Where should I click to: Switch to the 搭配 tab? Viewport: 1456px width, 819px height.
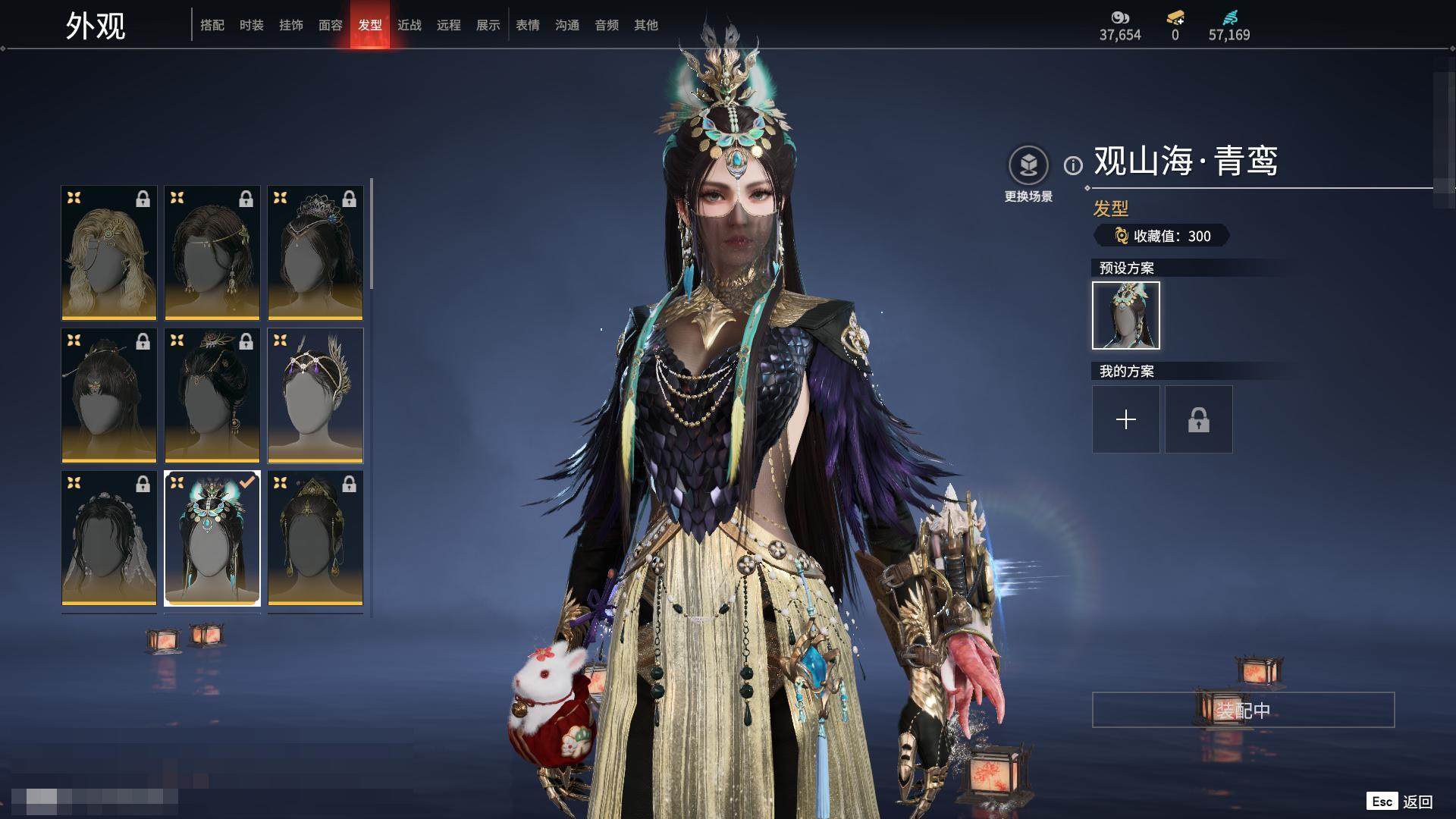(212, 25)
